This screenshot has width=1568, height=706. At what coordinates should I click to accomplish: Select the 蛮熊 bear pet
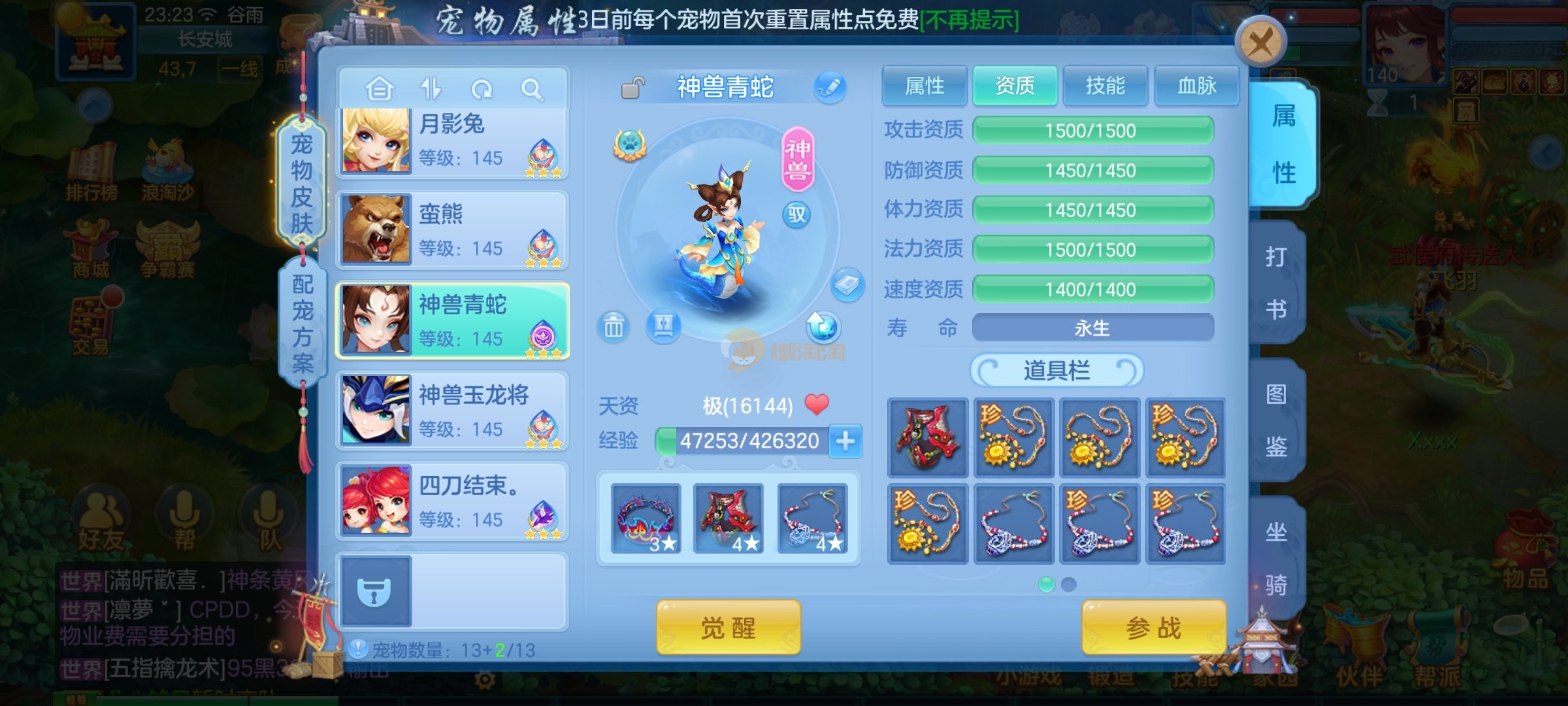click(x=452, y=231)
